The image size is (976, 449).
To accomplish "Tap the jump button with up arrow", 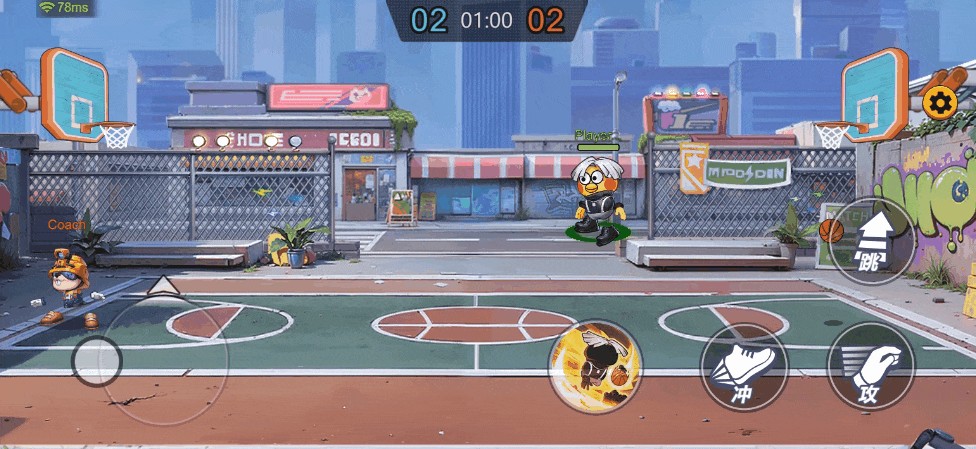I will 871,241.
